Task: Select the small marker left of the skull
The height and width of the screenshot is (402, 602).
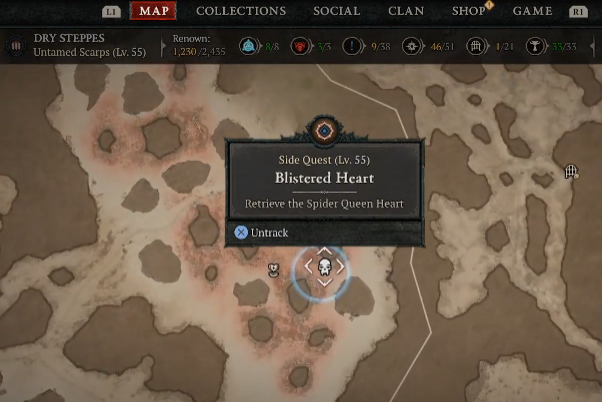Action: point(273,269)
